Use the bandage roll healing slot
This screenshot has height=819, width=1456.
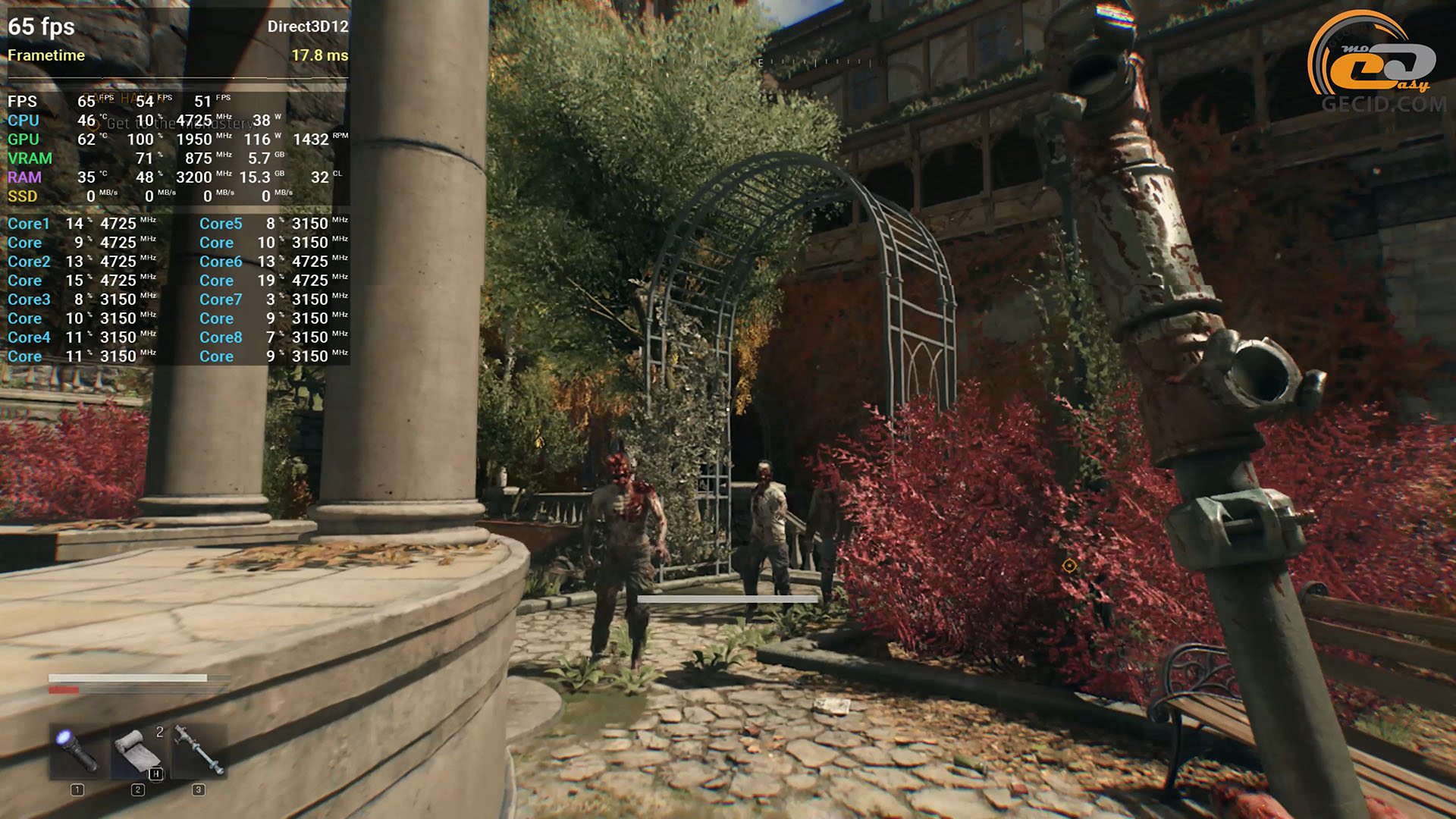pyautogui.click(x=138, y=750)
